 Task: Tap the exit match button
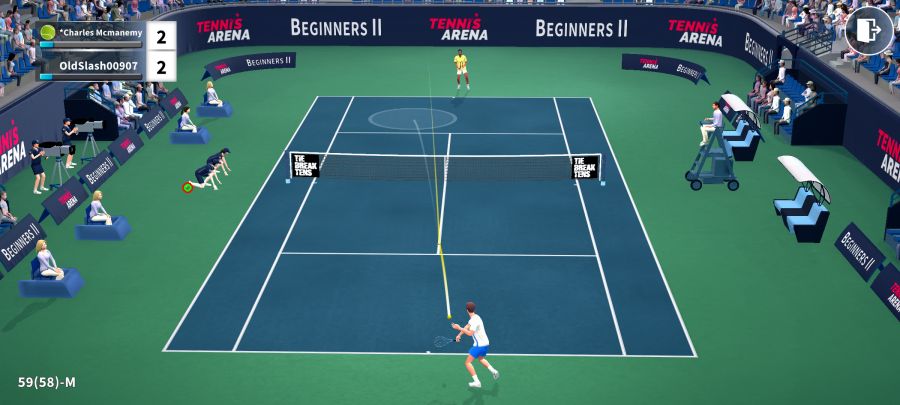pyautogui.click(x=868, y=30)
